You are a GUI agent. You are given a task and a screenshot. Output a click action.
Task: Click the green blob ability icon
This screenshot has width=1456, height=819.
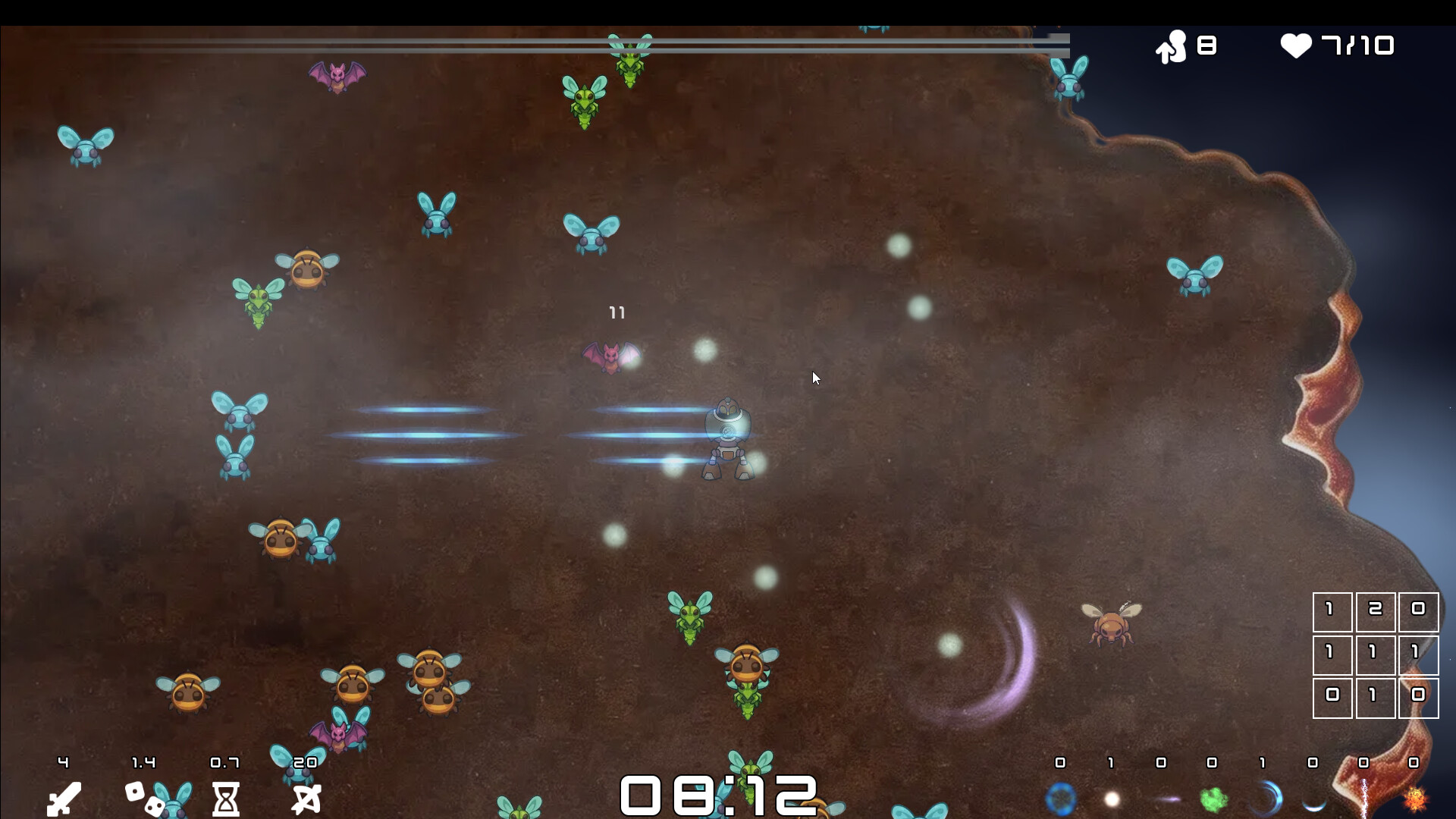click(x=1213, y=799)
